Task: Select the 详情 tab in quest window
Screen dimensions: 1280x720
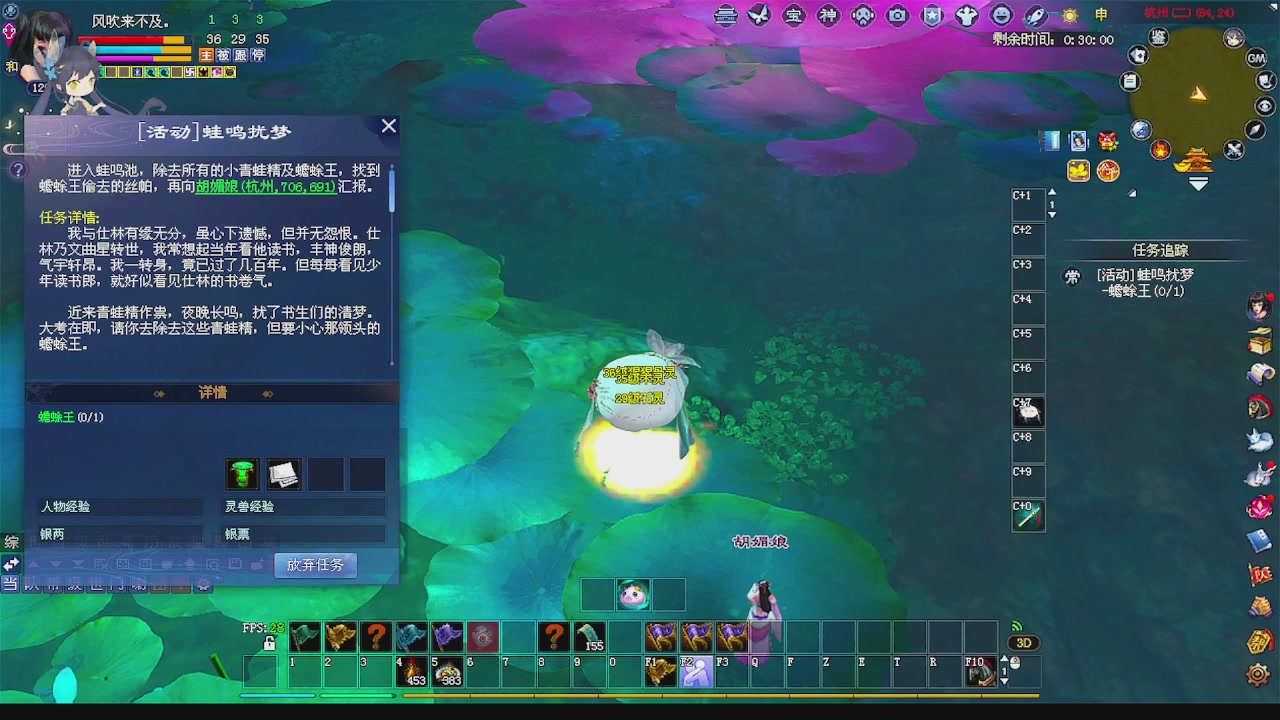Action: 212,392
